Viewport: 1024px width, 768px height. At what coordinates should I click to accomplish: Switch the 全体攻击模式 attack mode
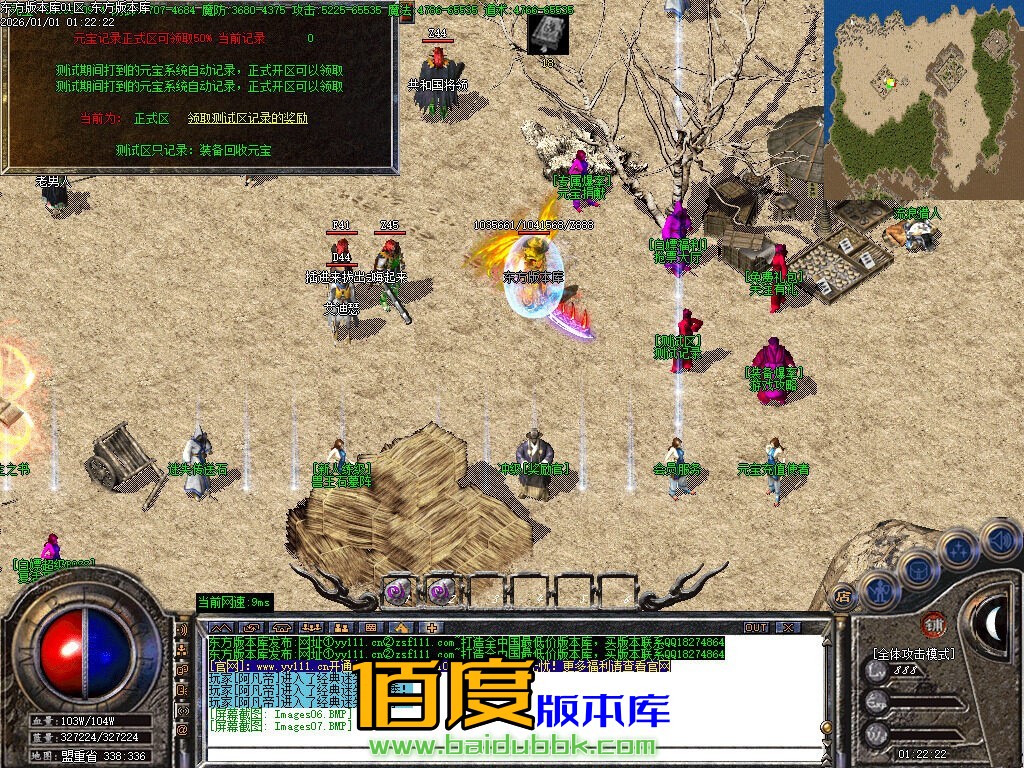pyautogui.click(x=913, y=653)
